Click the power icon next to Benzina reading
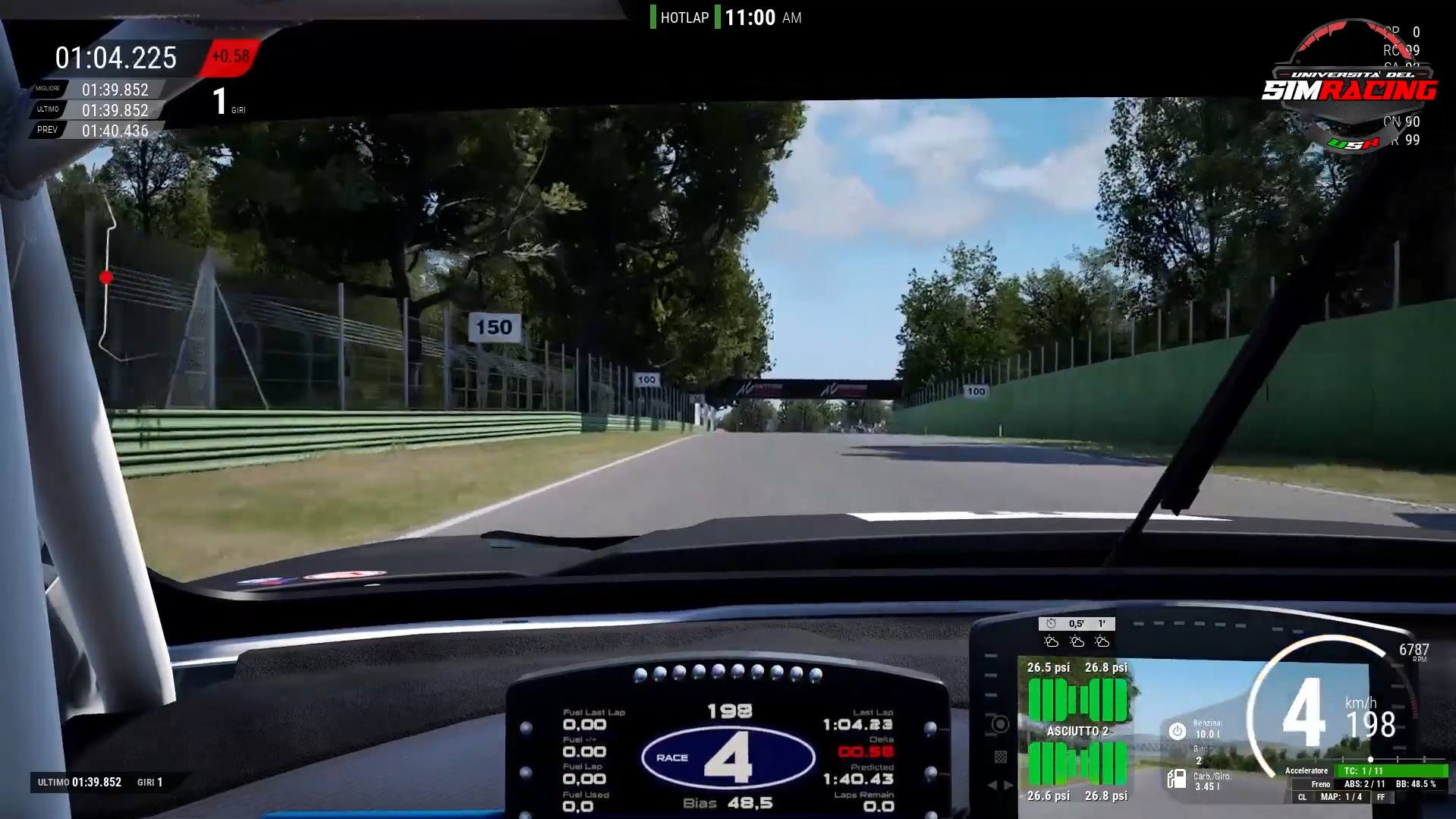This screenshot has height=819, width=1456. point(1177,731)
